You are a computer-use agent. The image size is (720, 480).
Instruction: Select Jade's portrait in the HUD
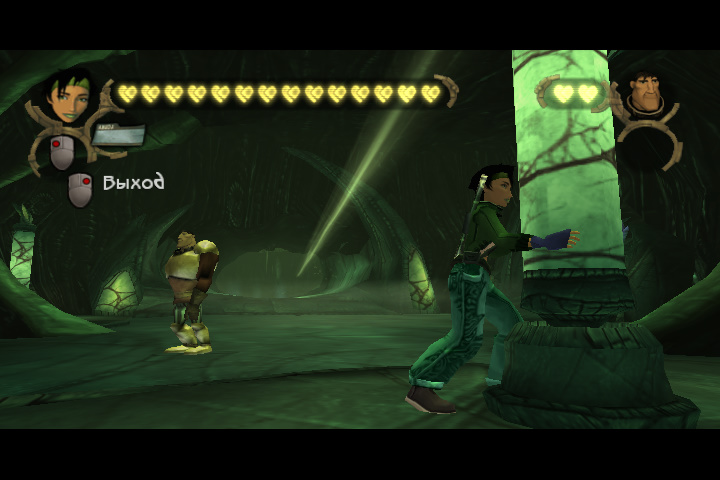[69, 98]
